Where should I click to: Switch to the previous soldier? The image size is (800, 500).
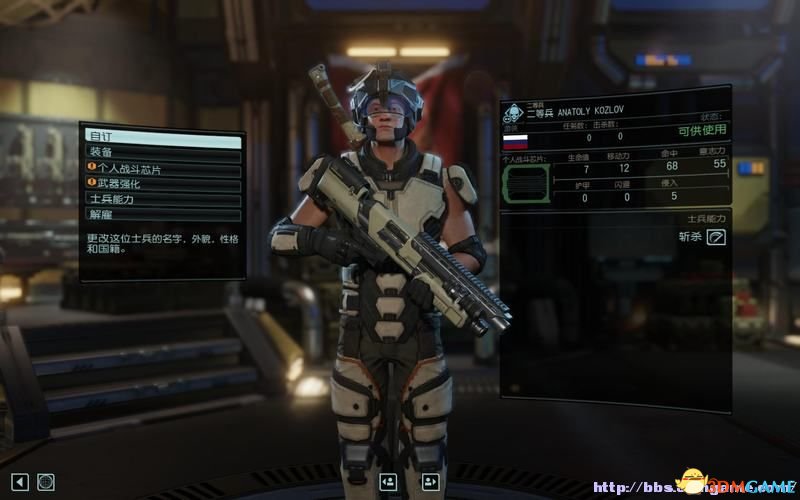pyautogui.click(x=388, y=482)
